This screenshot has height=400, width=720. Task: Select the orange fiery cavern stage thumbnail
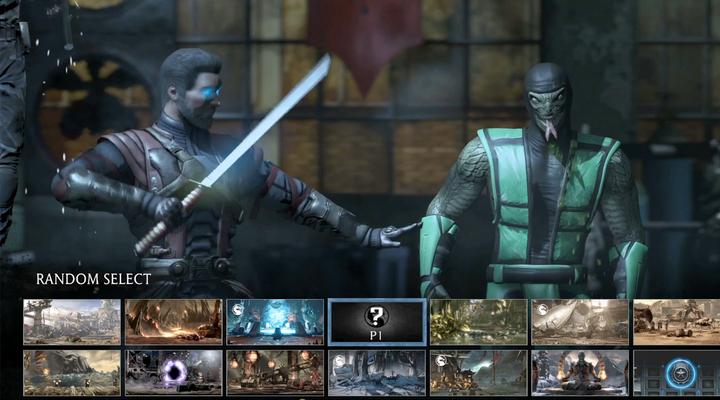(x=174, y=321)
